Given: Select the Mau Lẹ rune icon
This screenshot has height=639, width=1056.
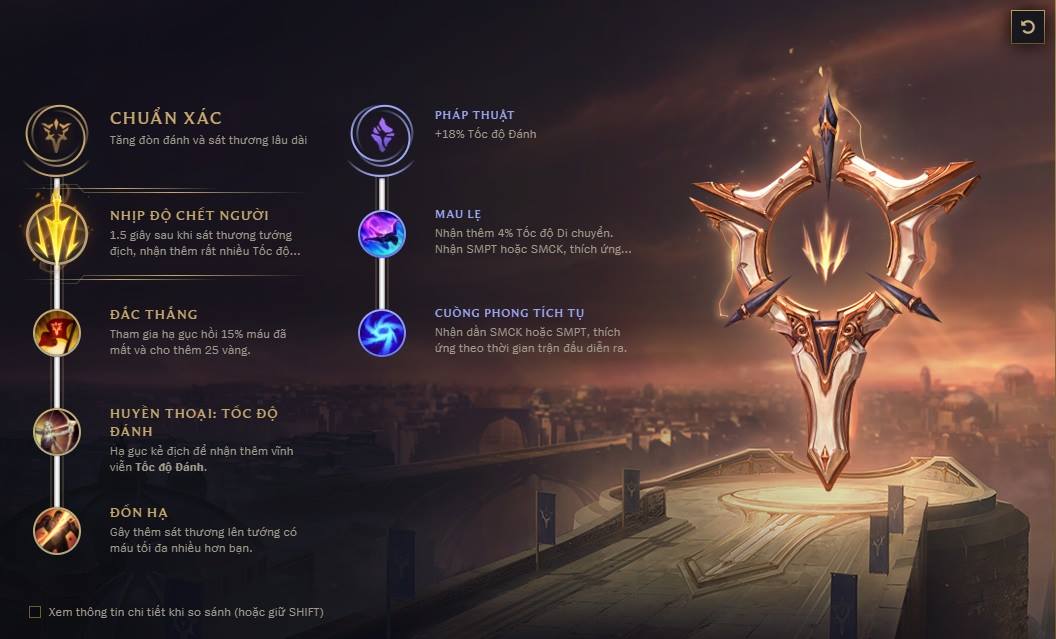Looking at the screenshot, I should click(x=381, y=234).
